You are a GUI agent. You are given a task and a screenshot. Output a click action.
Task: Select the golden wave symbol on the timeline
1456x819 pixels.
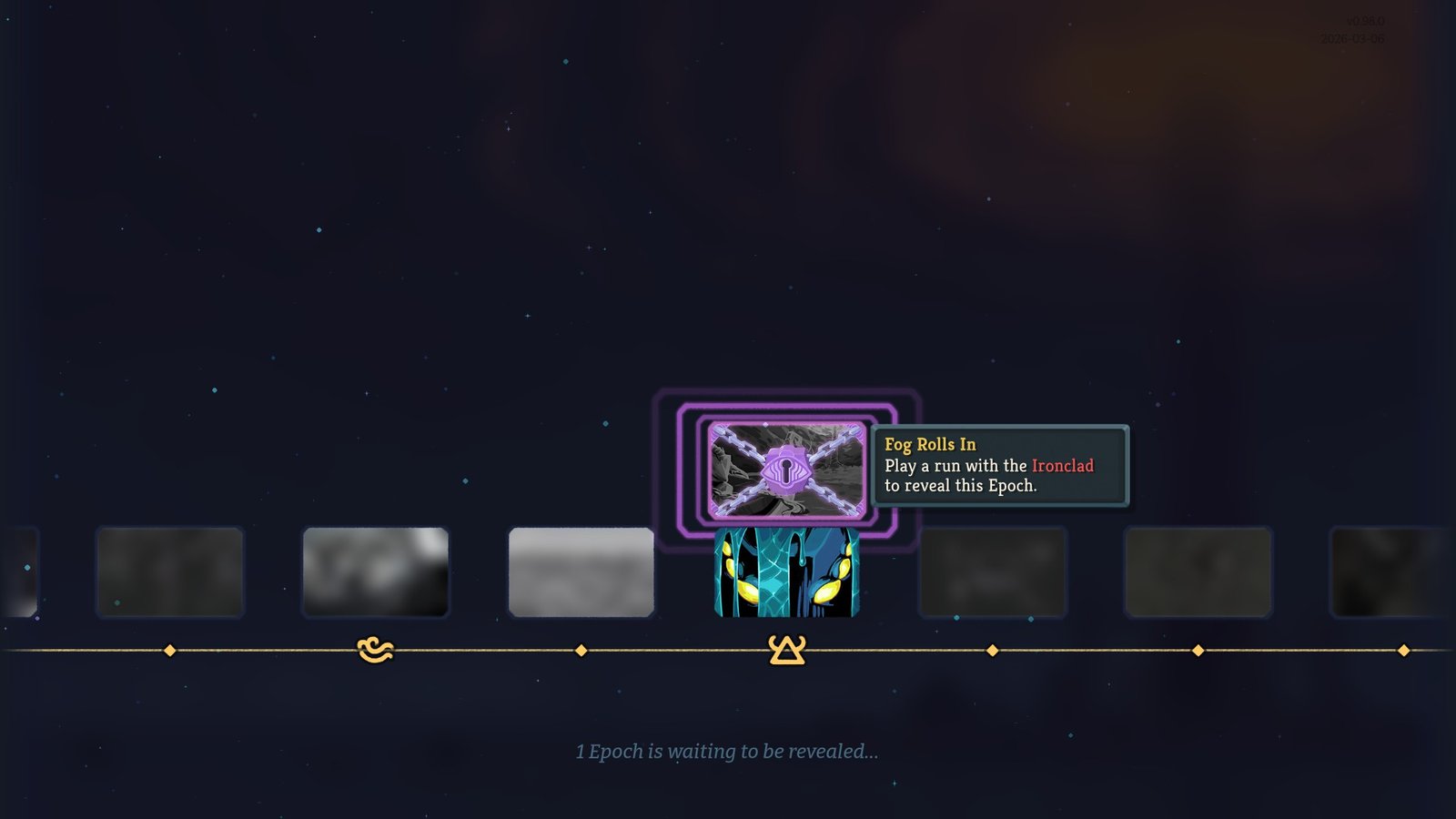[x=376, y=649]
